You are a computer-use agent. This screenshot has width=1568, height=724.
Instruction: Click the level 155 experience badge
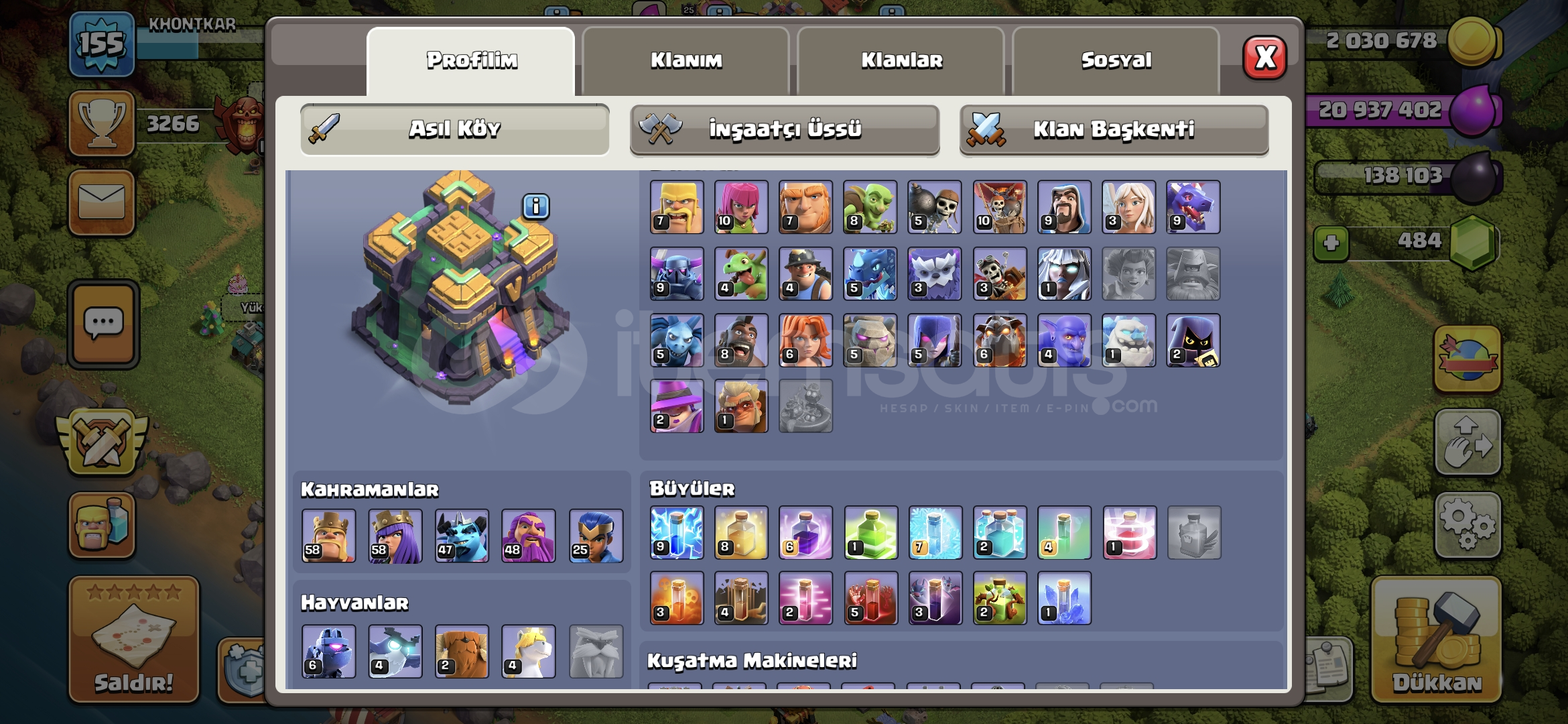(102, 42)
